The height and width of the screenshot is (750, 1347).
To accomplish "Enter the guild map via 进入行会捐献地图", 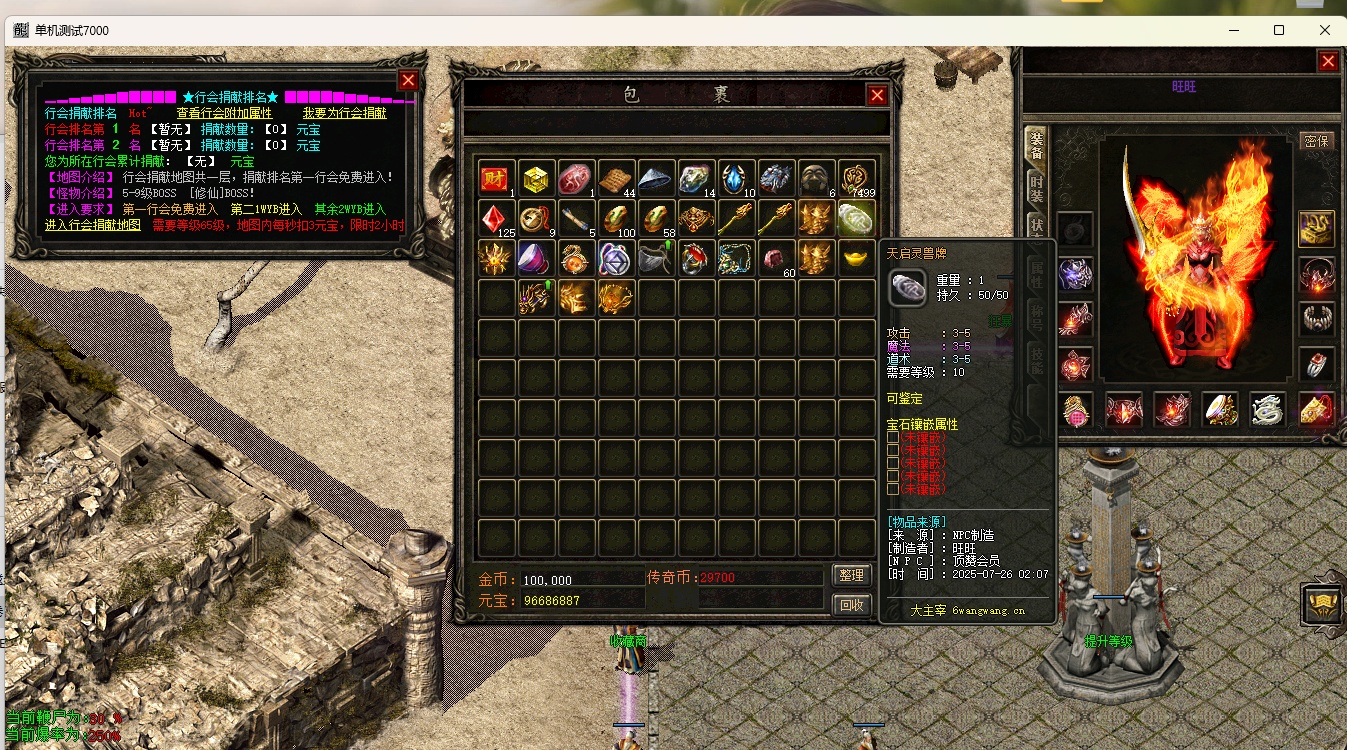I will point(93,225).
